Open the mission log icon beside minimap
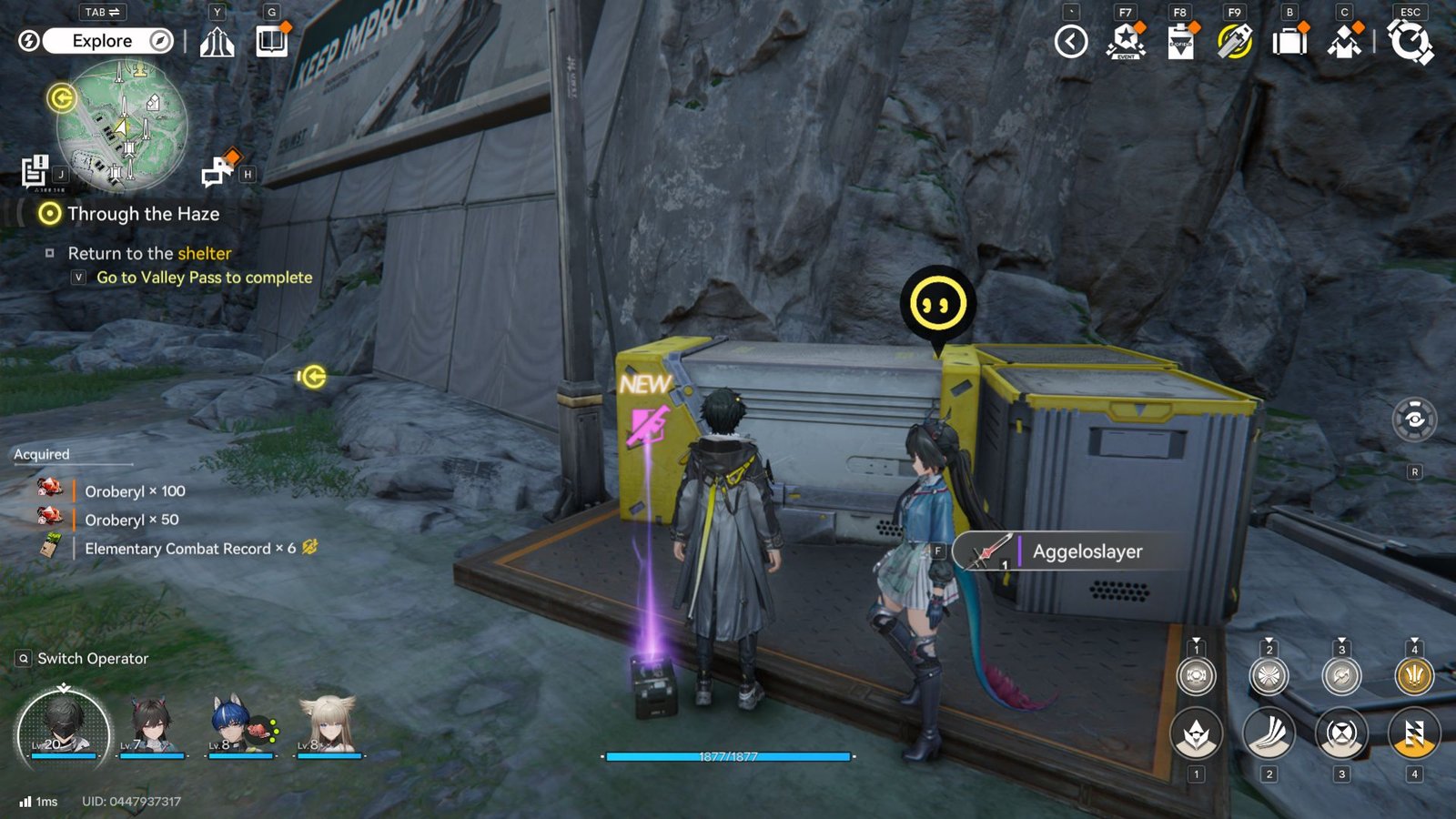 pos(35,170)
